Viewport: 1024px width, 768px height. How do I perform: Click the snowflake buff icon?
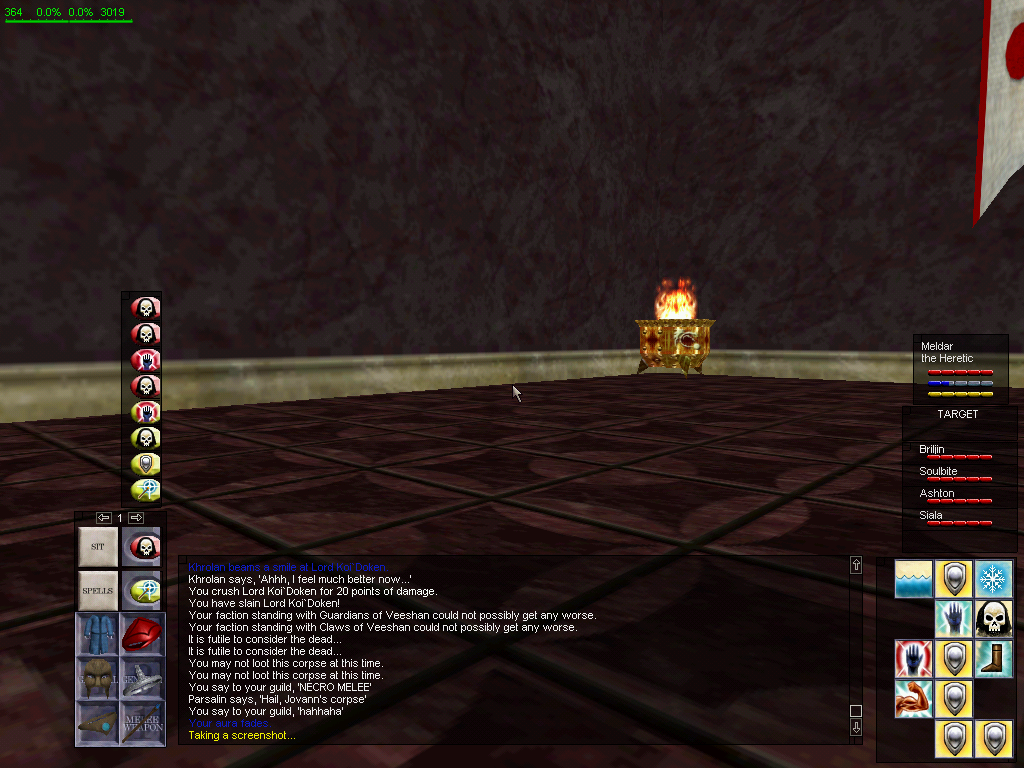click(x=993, y=579)
